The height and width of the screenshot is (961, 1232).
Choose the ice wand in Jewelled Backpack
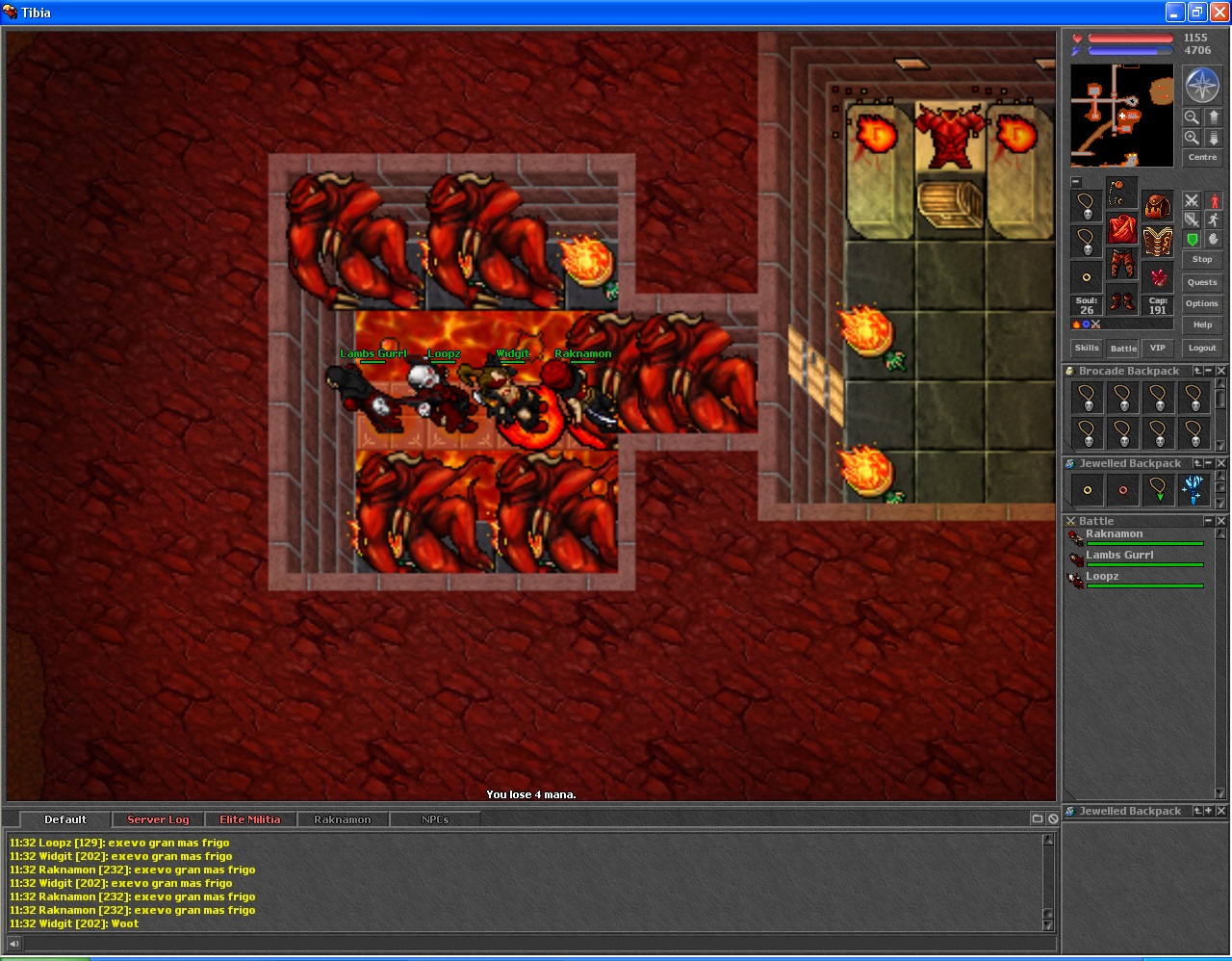(x=1193, y=489)
